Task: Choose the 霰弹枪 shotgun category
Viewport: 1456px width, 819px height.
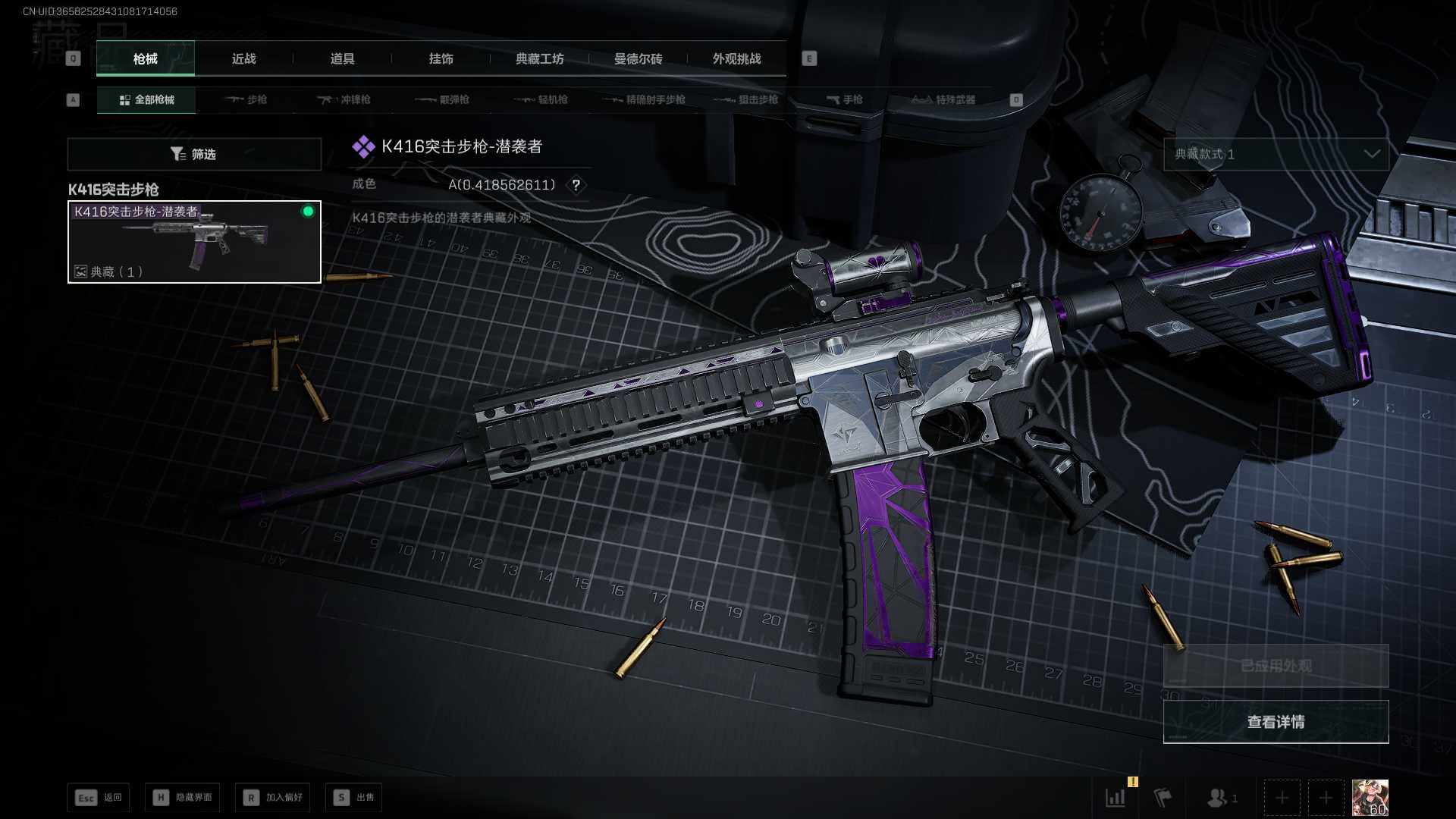Action: coord(442,100)
